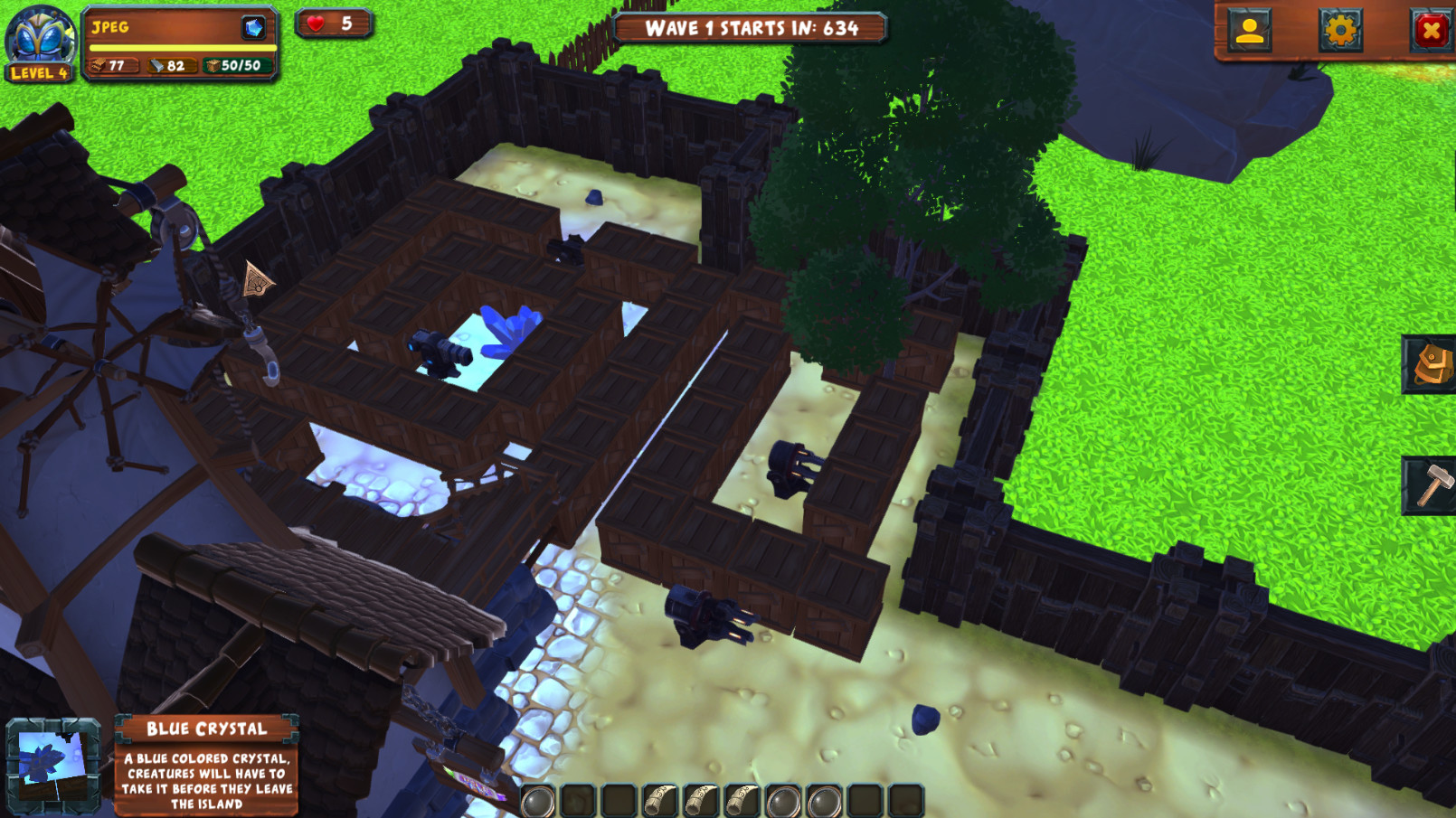Select the Level 4 player avatar portrait
The height and width of the screenshot is (818, 1456).
38,38
